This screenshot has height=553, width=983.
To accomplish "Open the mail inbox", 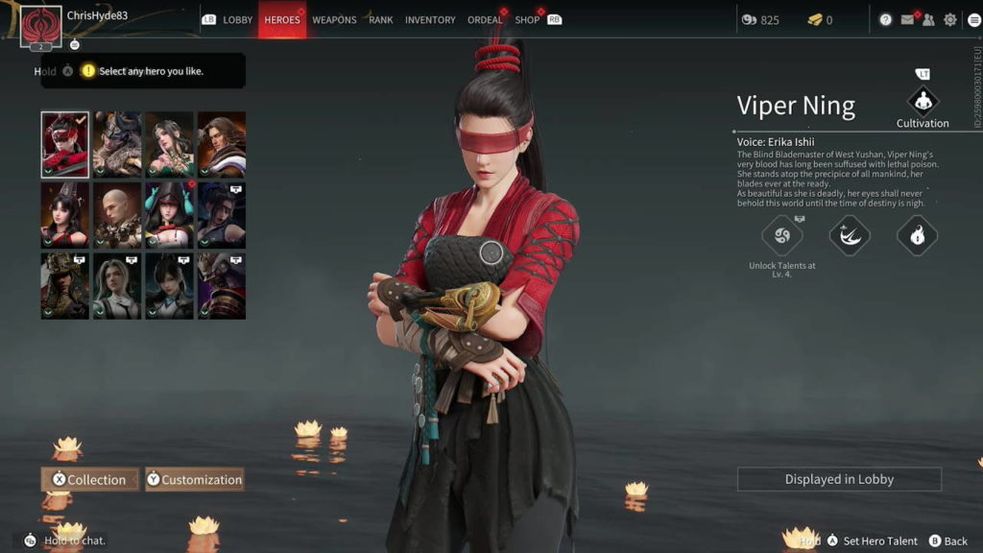I will 907,20.
